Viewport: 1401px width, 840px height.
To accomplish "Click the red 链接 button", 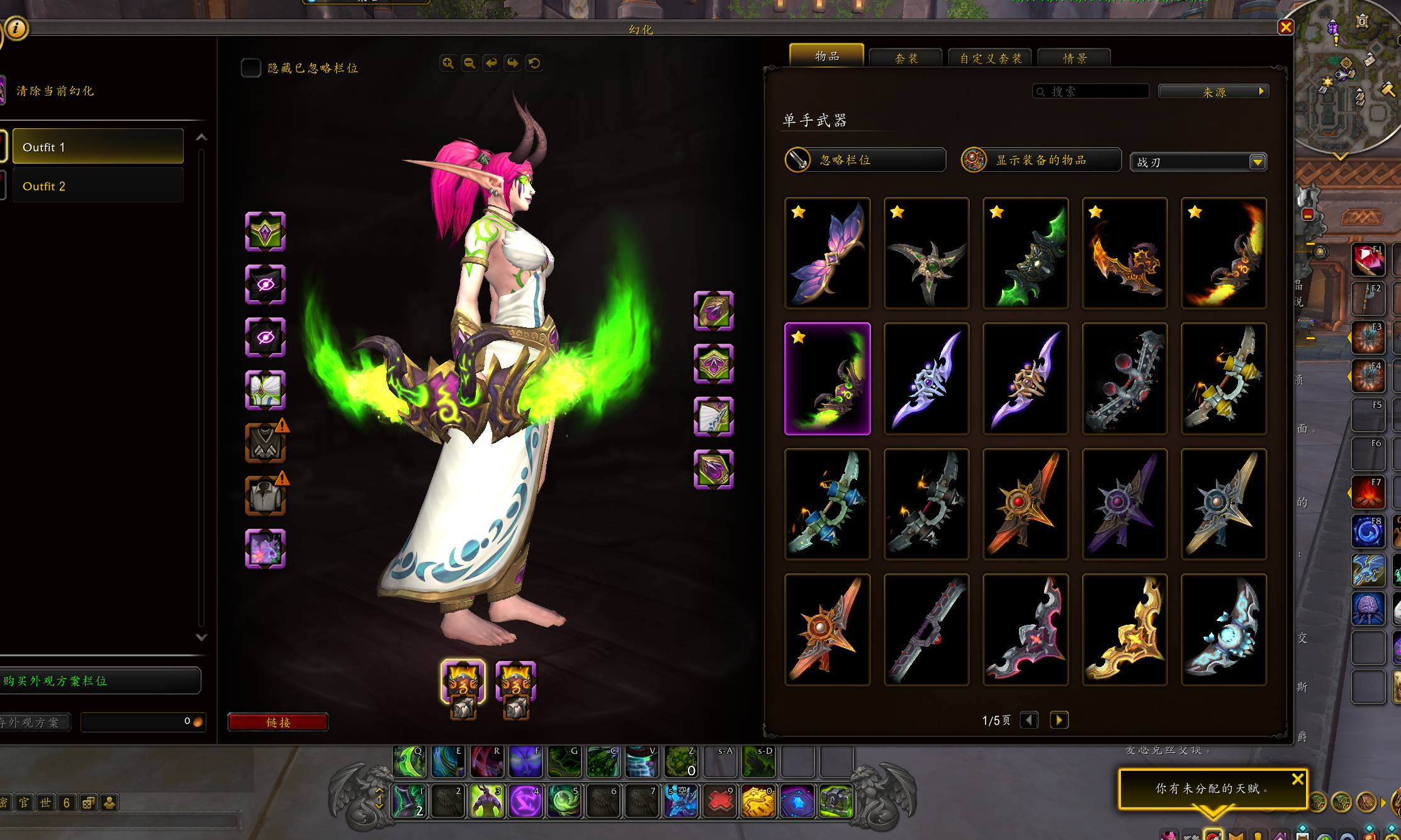I will coord(278,722).
